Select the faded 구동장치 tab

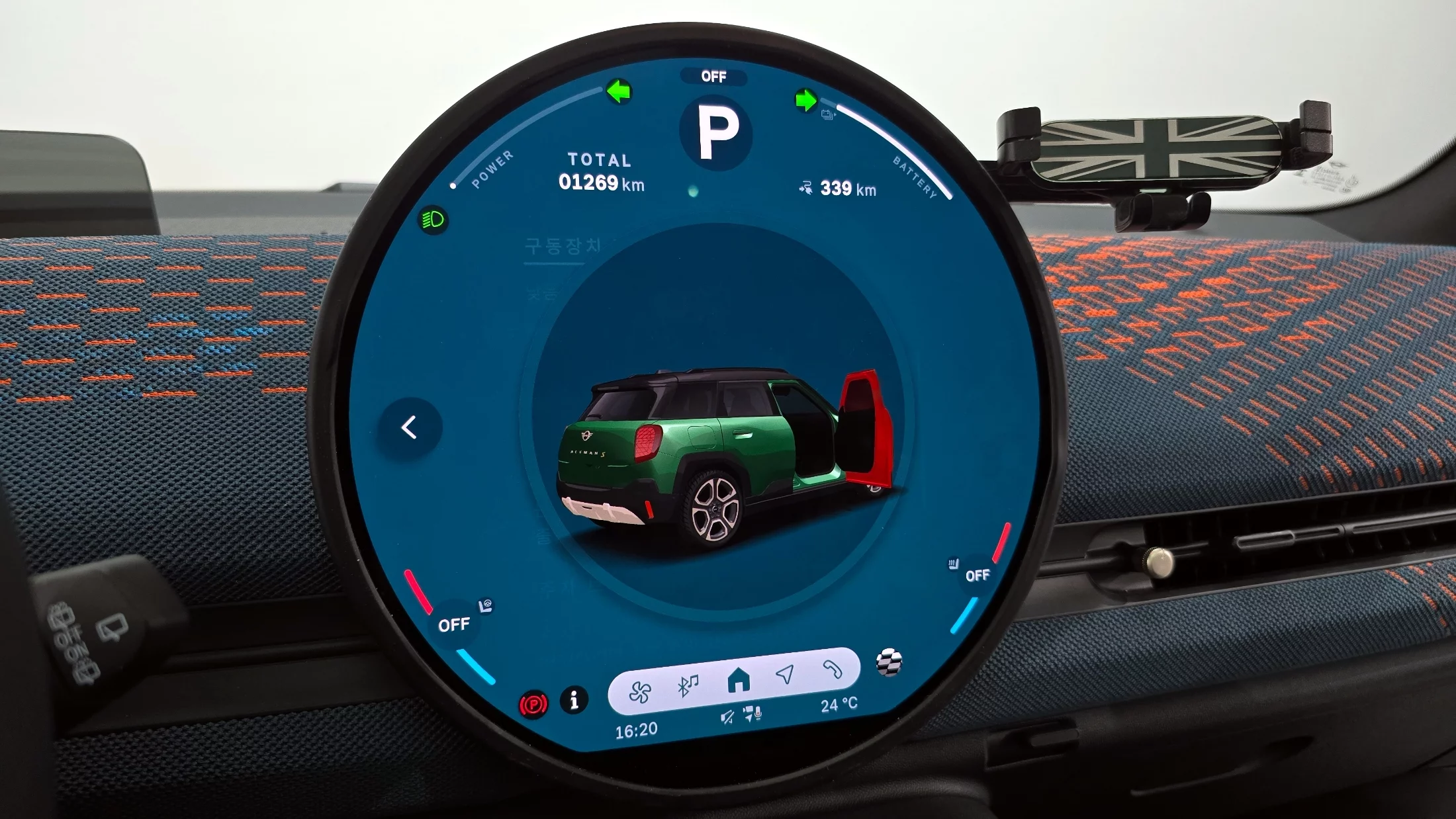(563, 247)
